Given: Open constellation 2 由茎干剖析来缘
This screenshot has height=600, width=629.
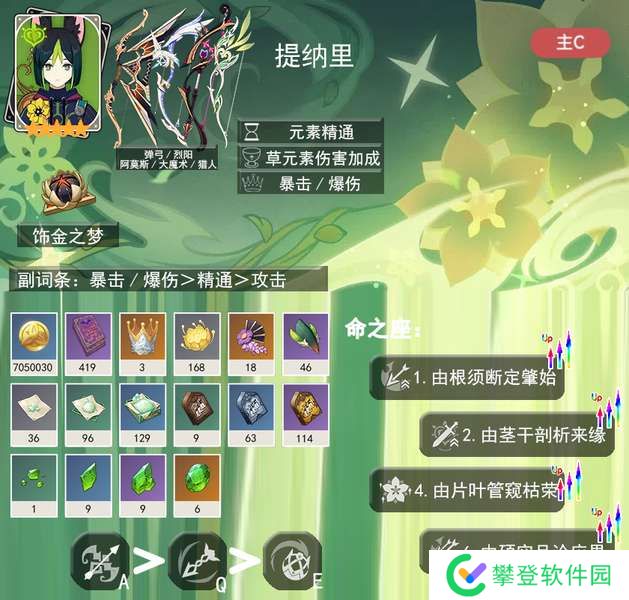Looking at the screenshot, I should (x=515, y=435).
